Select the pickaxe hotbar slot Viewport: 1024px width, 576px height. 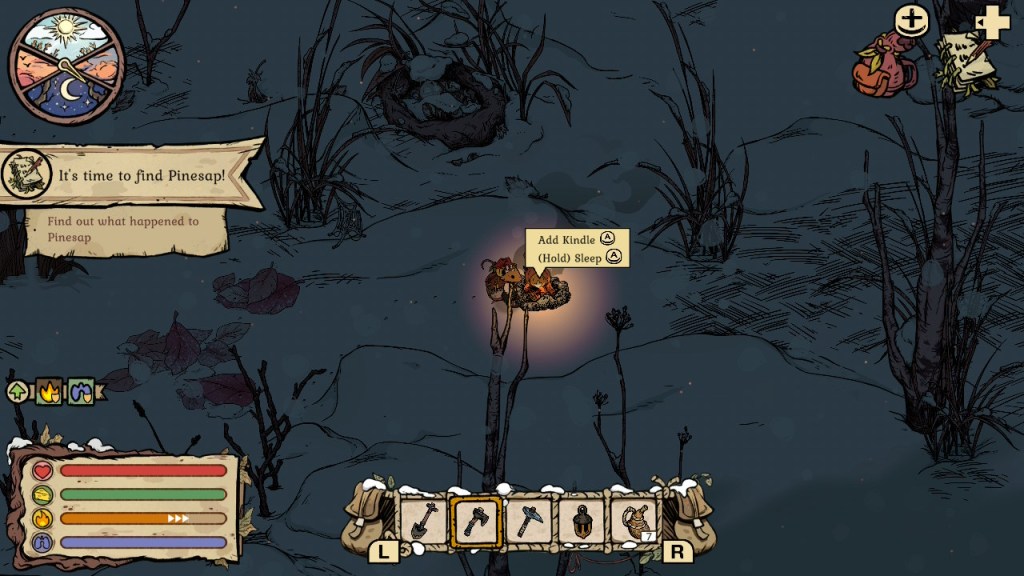(529, 521)
